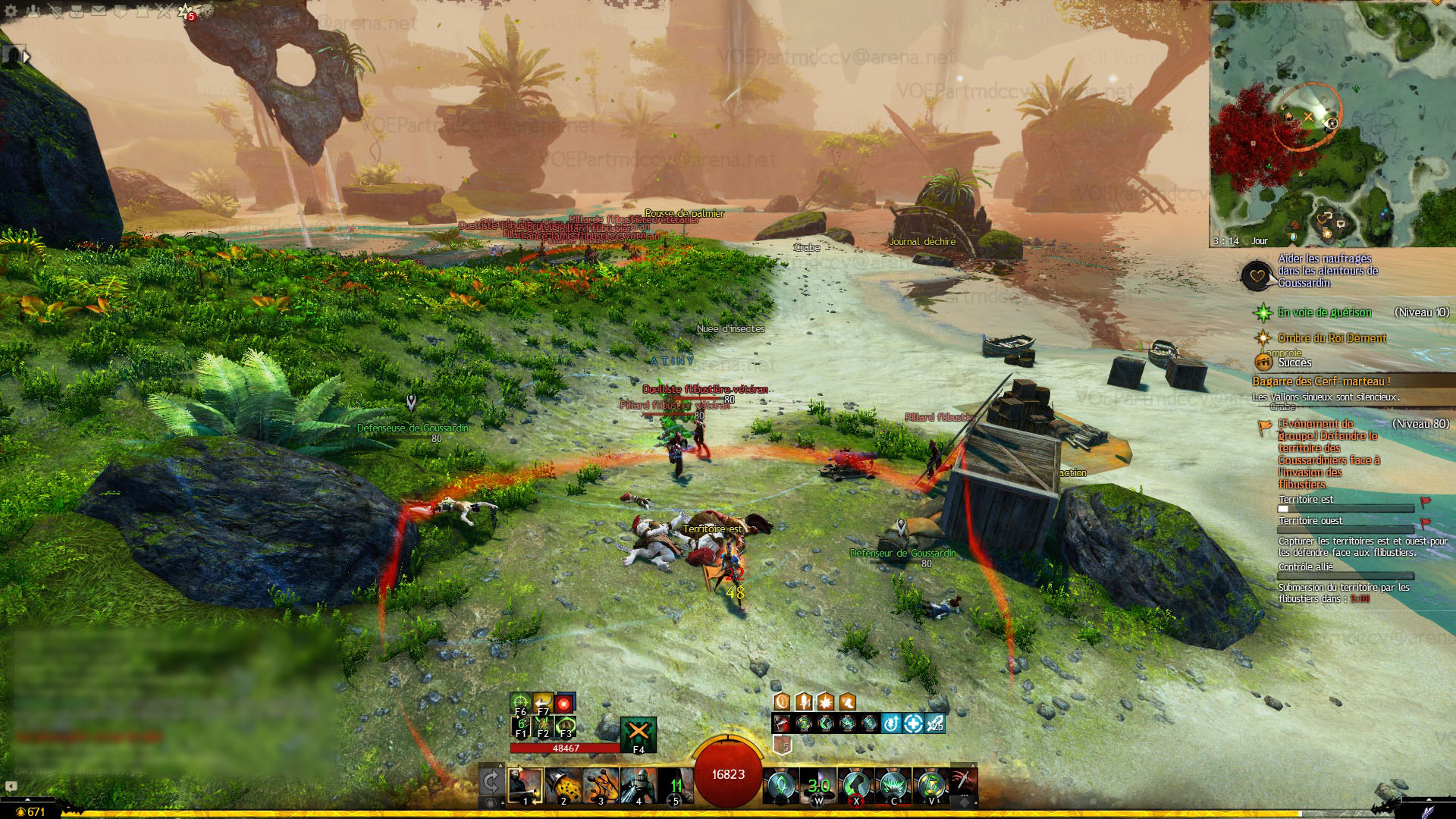1456x819 pixels.
Task: Click the minimap
Action: (x=1332, y=124)
